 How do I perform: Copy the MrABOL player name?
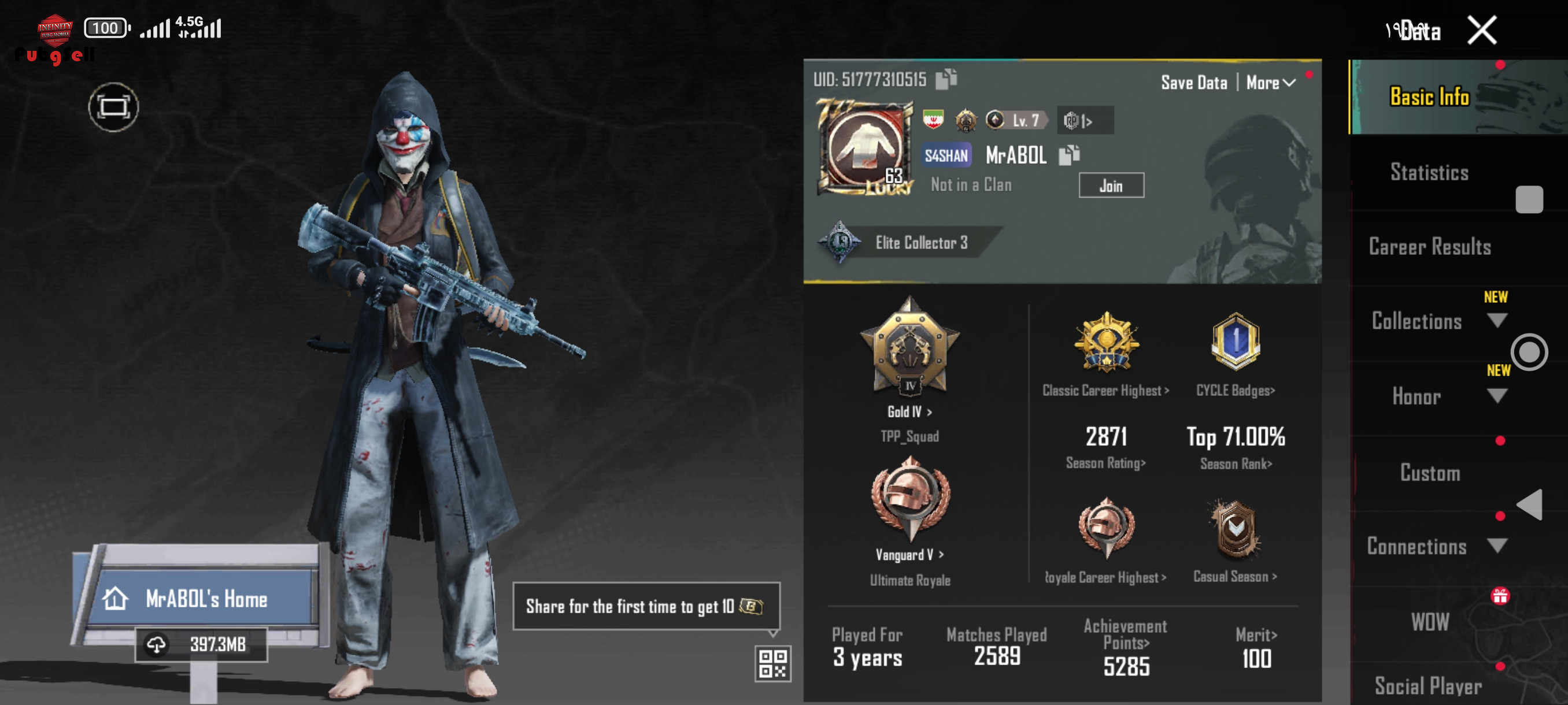click(1069, 155)
